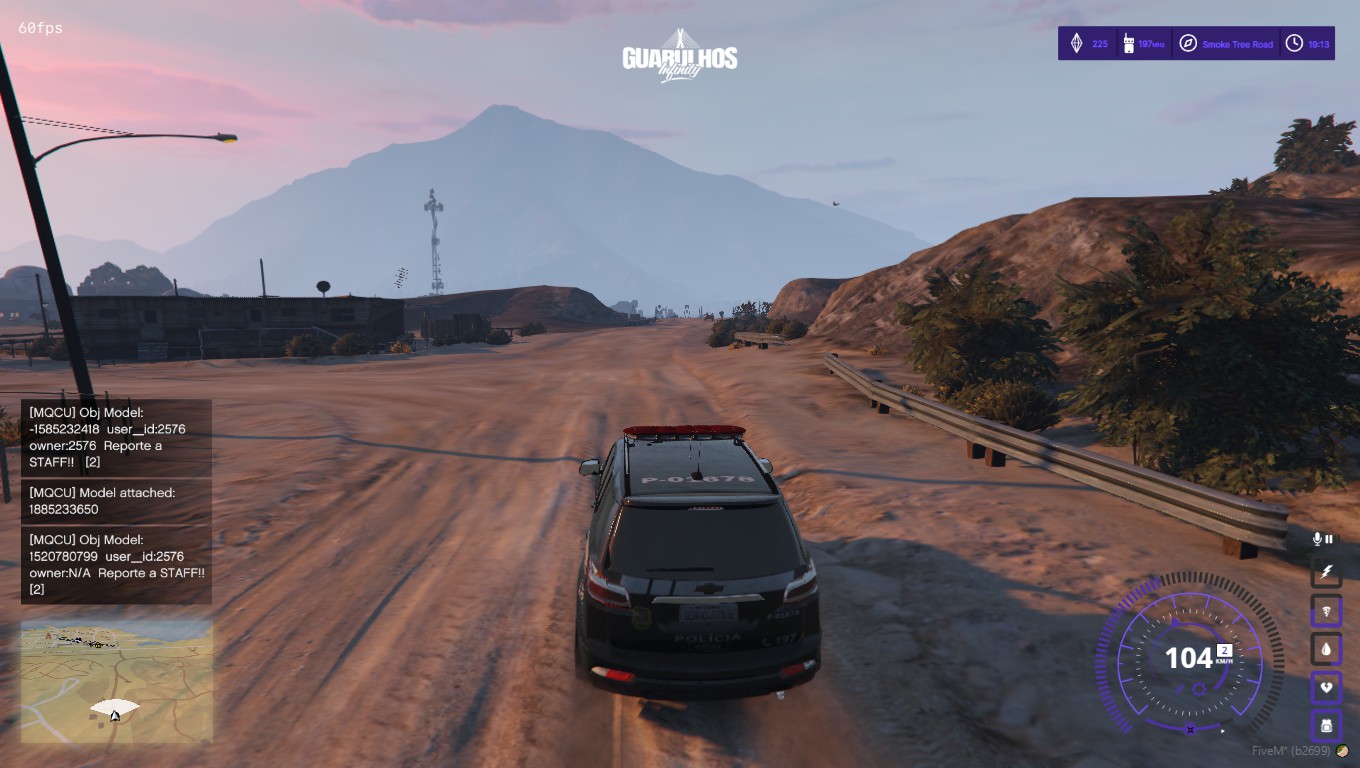Click the FiveM build watermark icon
The height and width of the screenshot is (768, 1360).
1342,751
